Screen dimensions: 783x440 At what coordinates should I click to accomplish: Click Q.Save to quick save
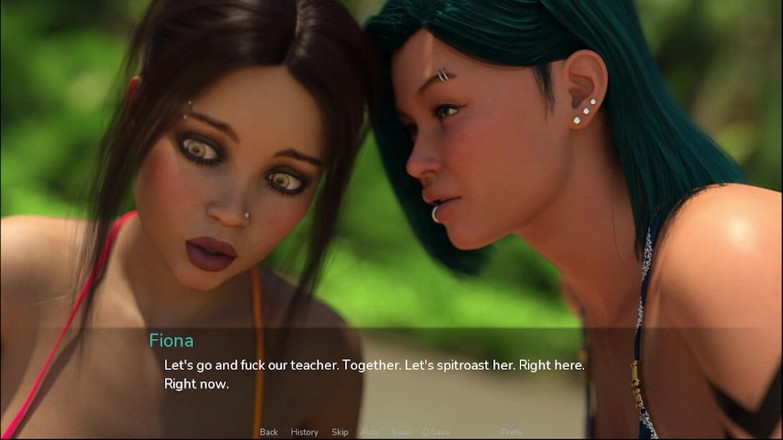[436, 432]
